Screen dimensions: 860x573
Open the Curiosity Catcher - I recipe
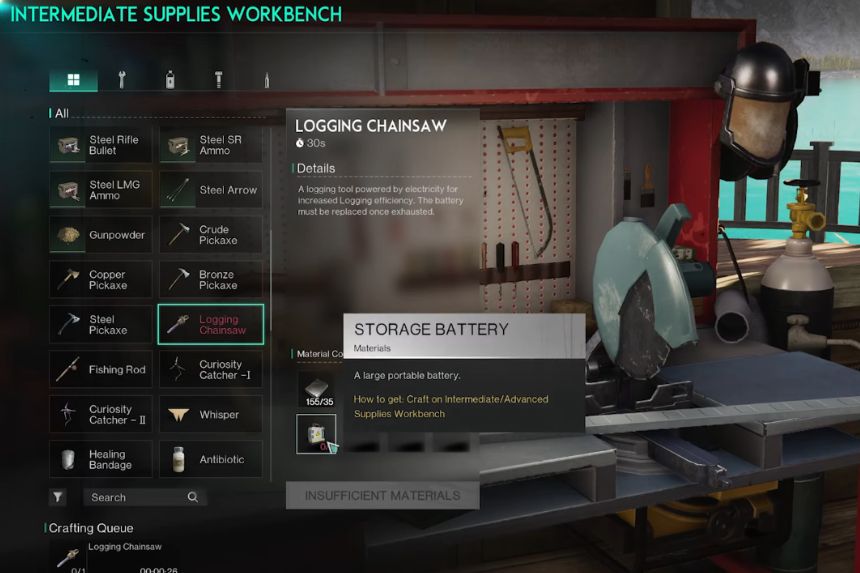click(211, 370)
